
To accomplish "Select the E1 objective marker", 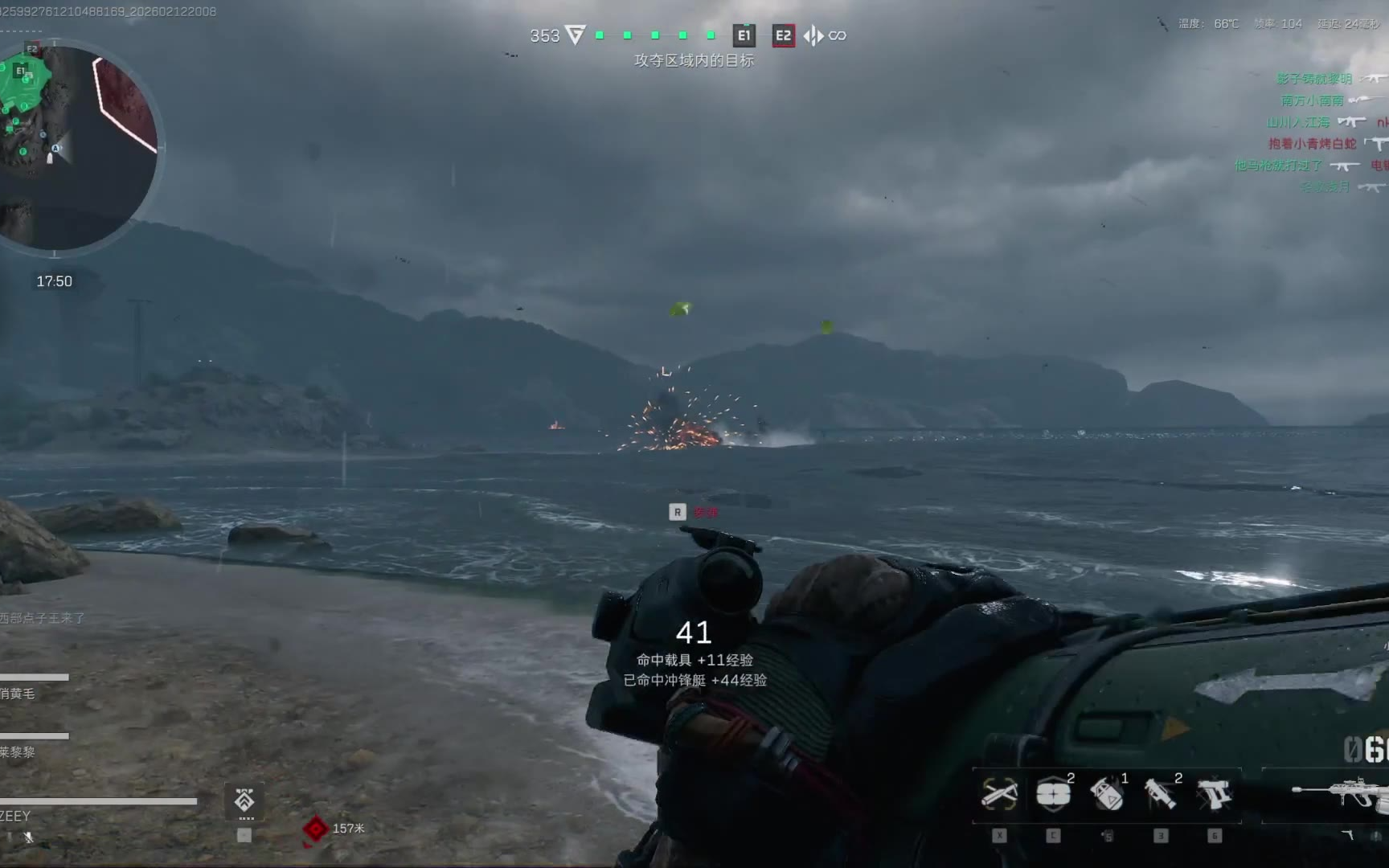I will (744, 35).
